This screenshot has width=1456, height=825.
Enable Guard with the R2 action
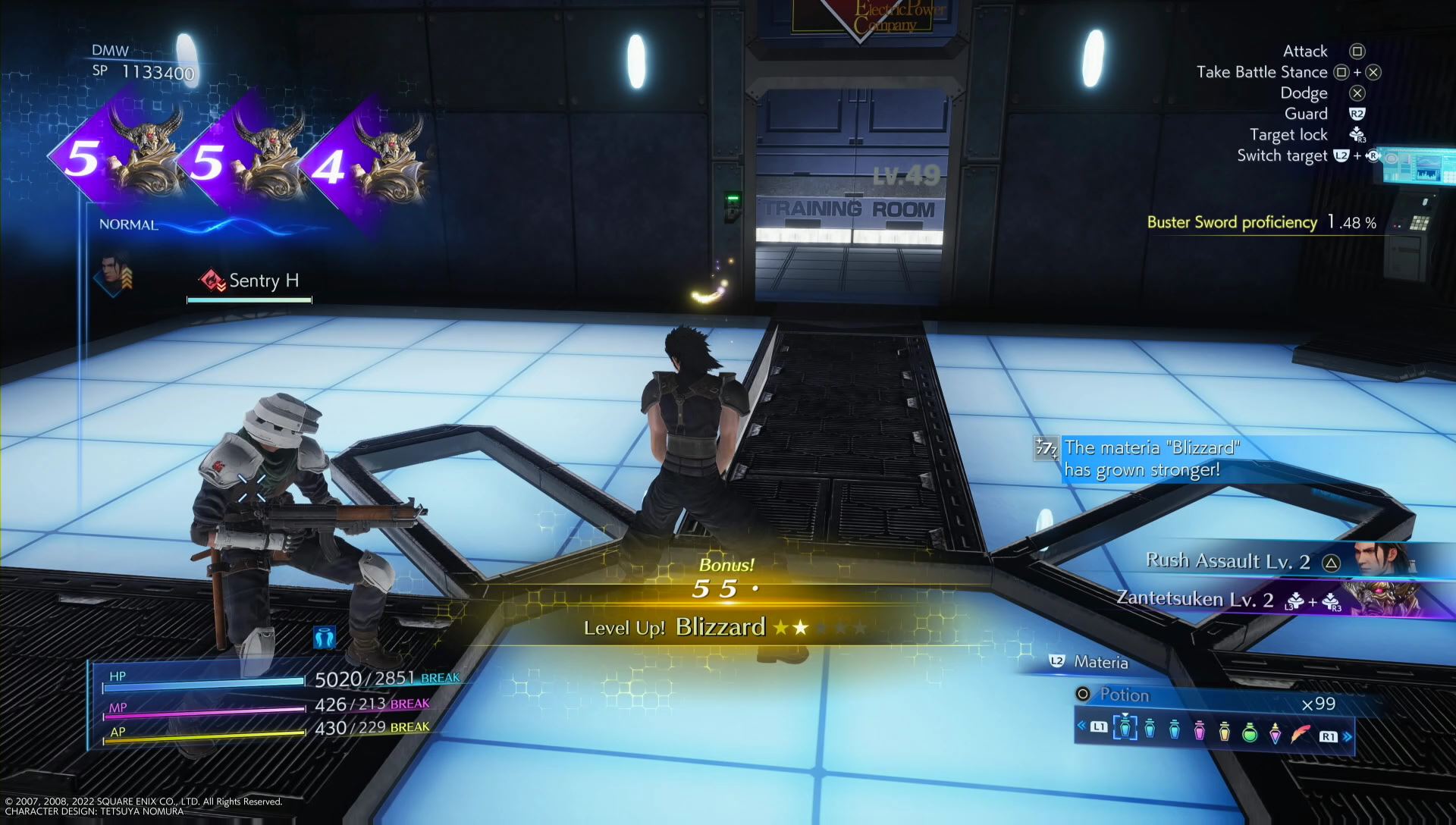pyautogui.click(x=1307, y=114)
